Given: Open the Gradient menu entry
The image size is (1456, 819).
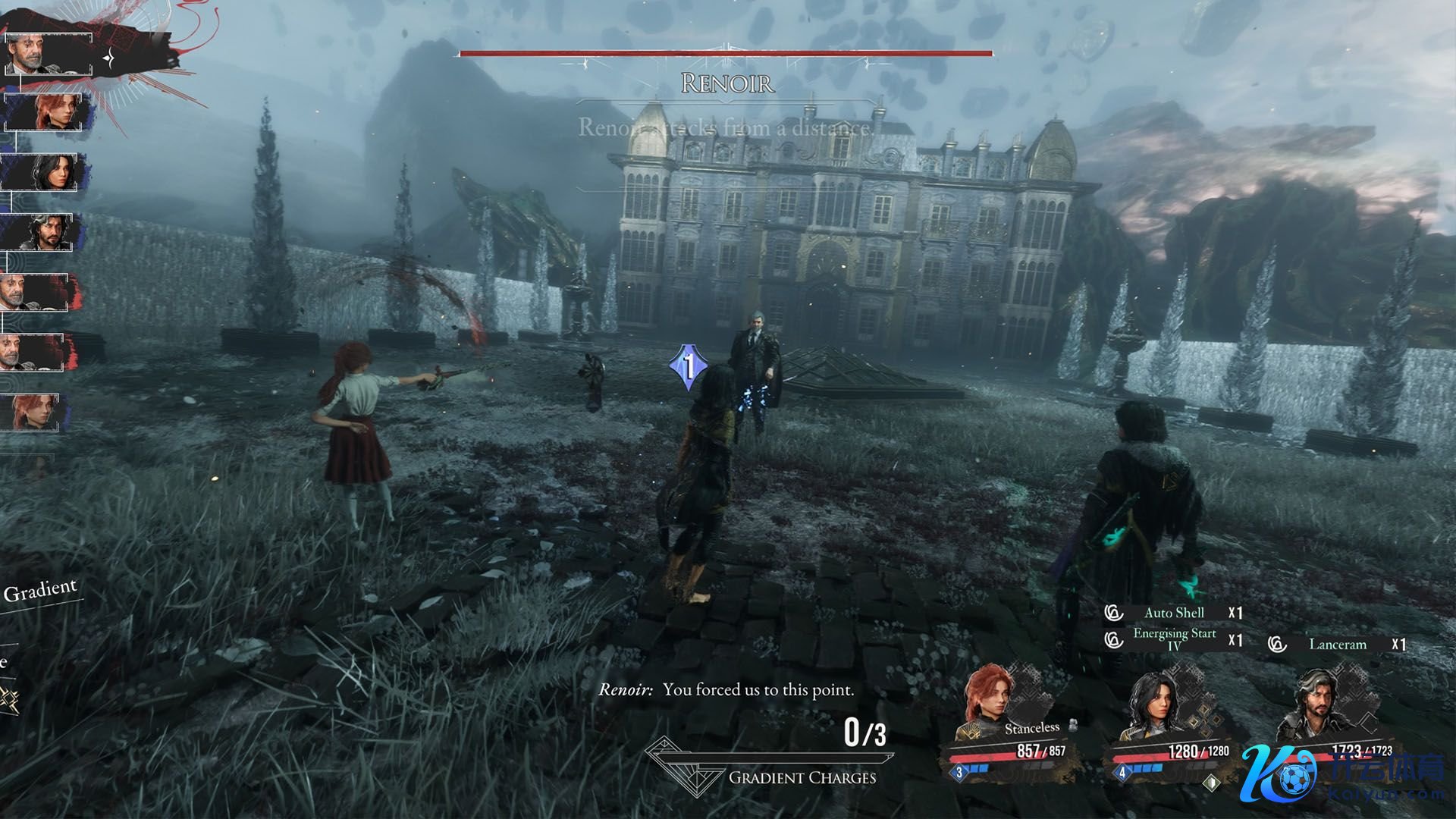Looking at the screenshot, I should pos(40,591).
